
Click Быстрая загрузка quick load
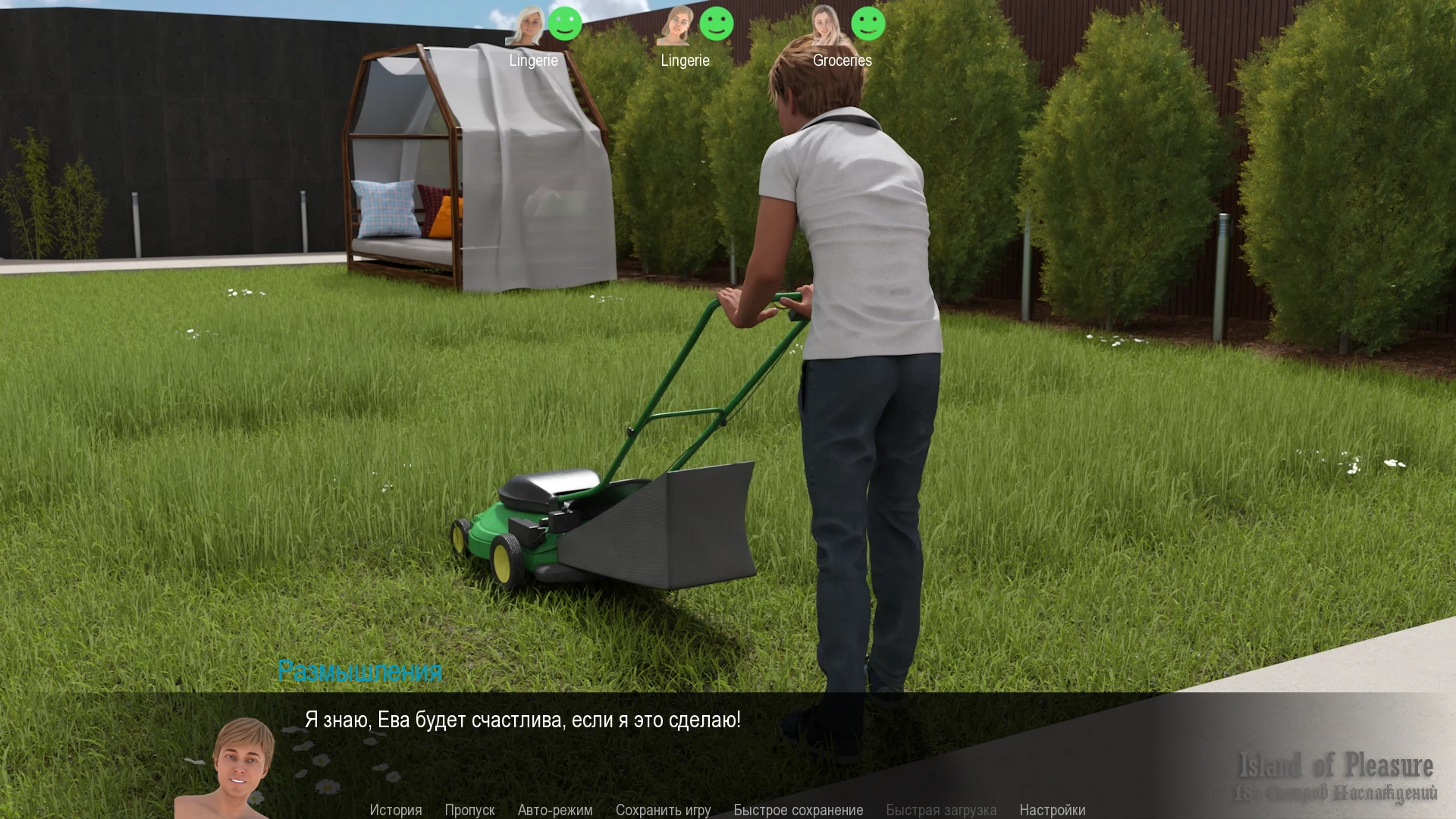point(940,810)
